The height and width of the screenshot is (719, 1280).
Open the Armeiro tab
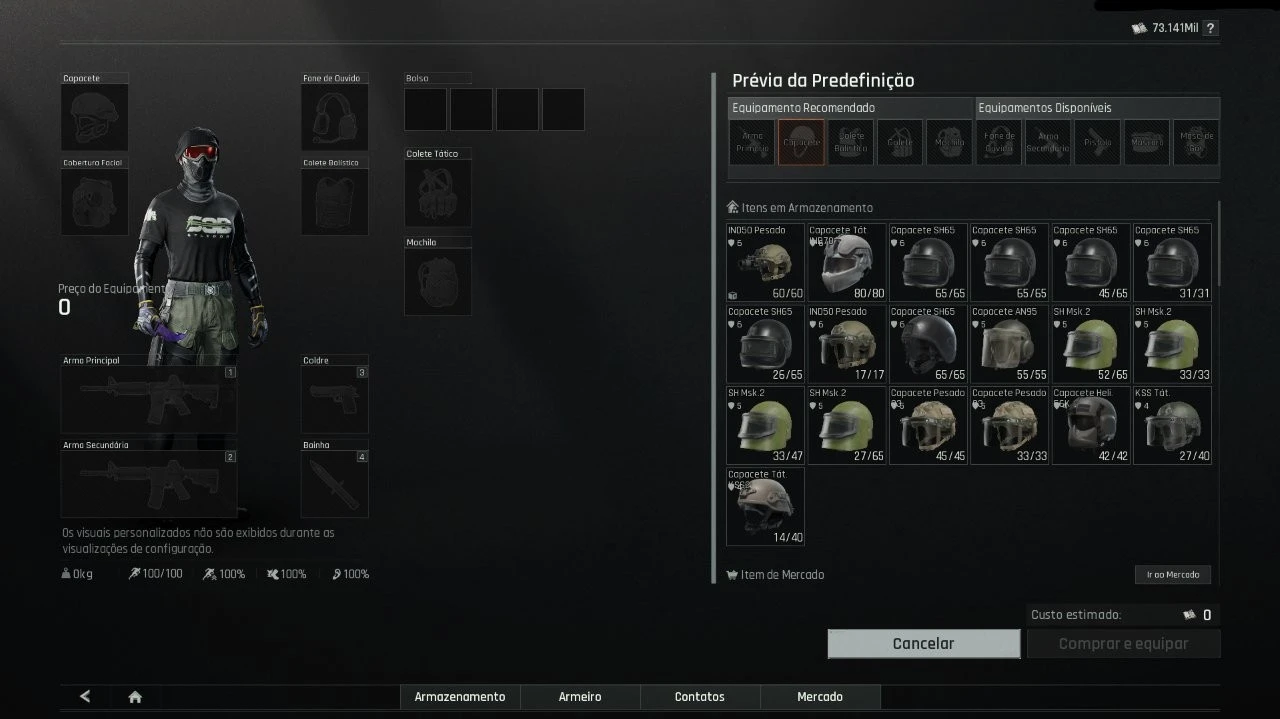[580, 697]
